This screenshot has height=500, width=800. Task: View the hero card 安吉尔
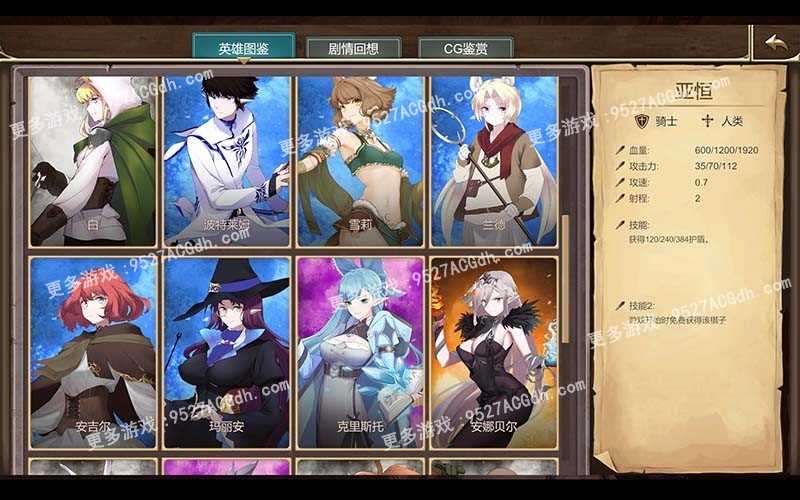[x=93, y=352]
